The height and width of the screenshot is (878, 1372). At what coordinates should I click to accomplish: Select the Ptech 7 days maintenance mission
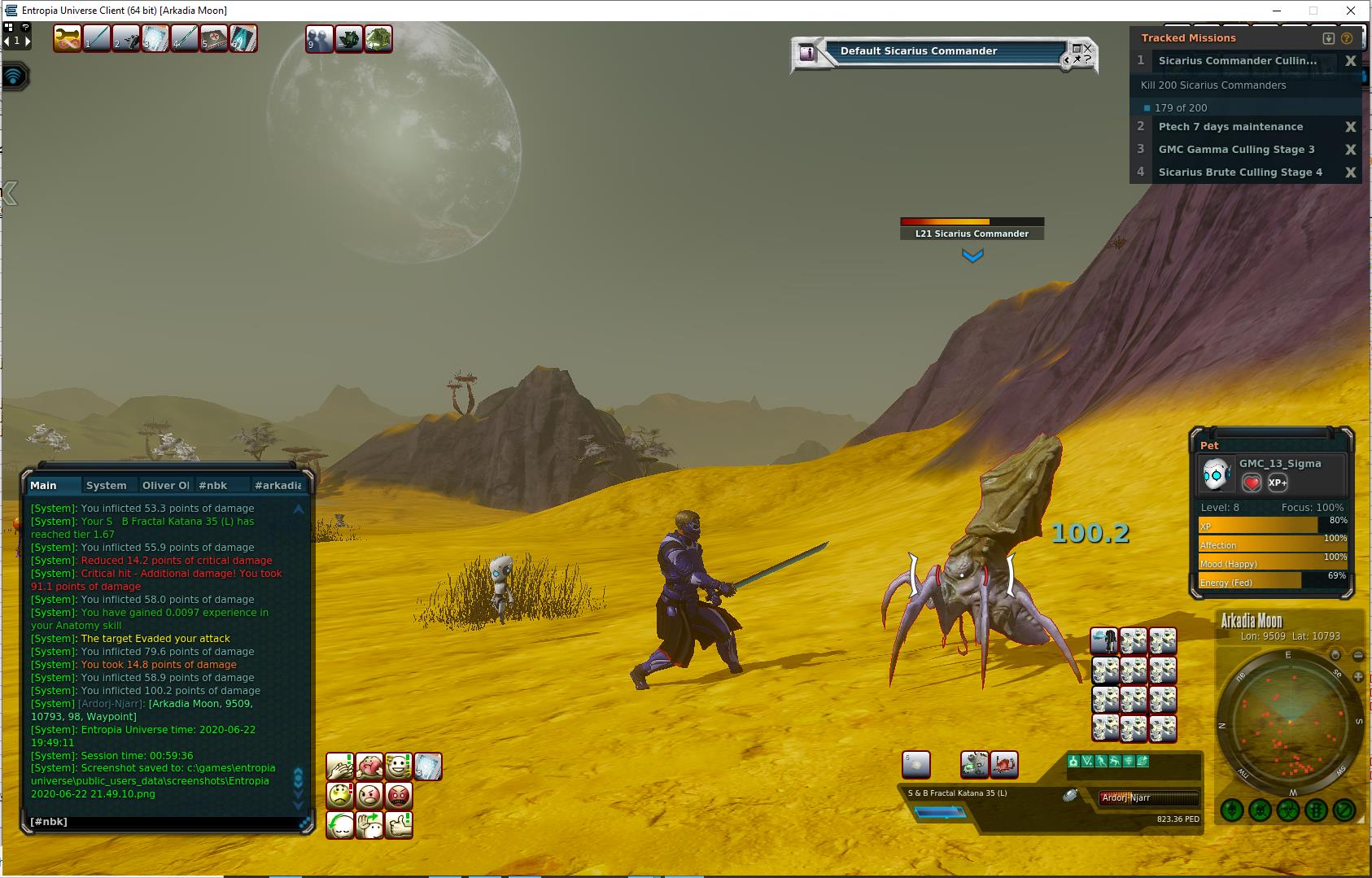[x=1230, y=127]
